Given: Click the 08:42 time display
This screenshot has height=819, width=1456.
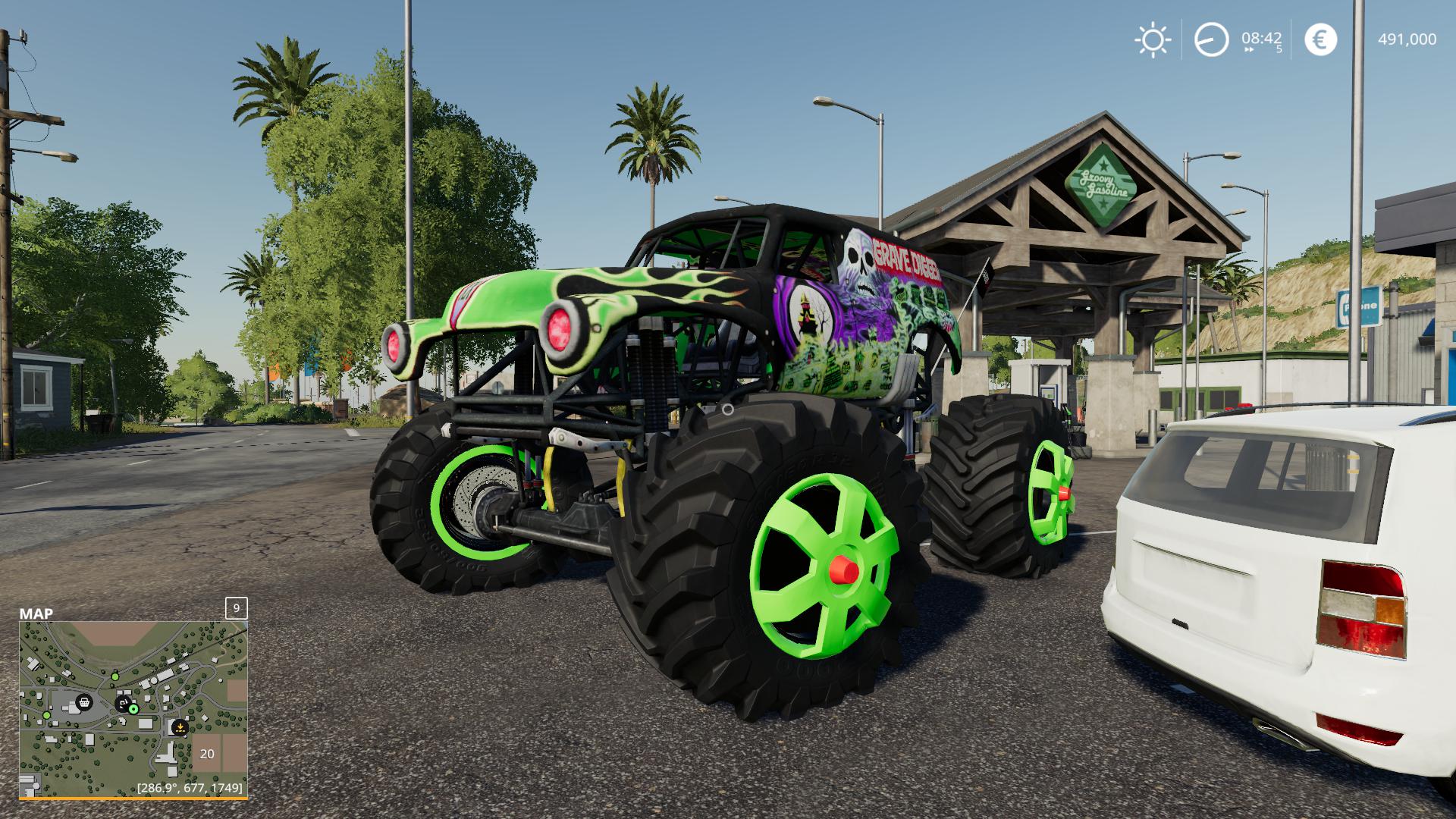Looking at the screenshot, I should click(x=1262, y=38).
